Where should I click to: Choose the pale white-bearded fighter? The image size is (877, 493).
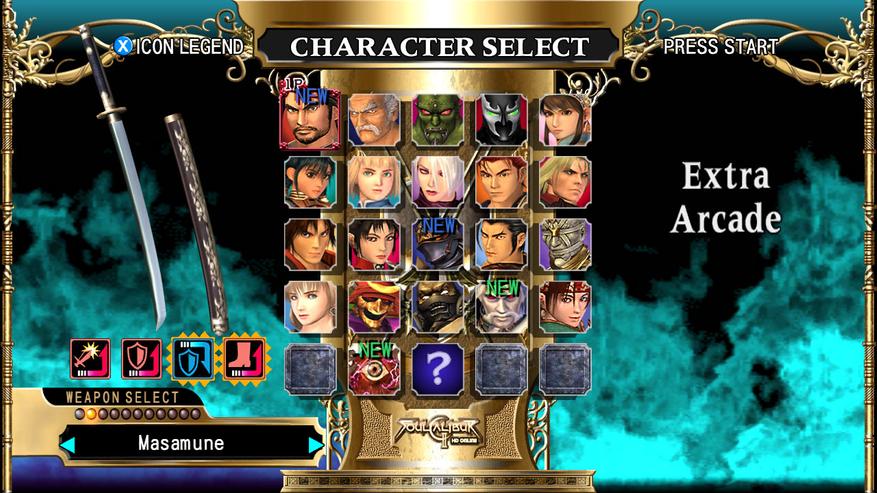coord(501,306)
